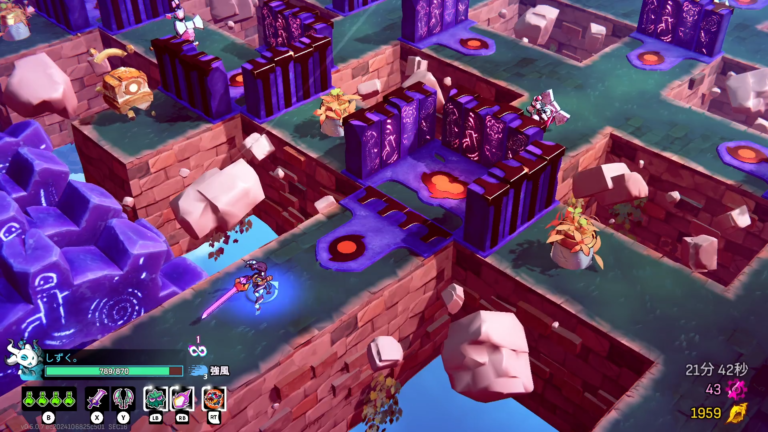Activate the purple comet gem ability
Viewport: 768px width, 432px height.
coord(183,398)
